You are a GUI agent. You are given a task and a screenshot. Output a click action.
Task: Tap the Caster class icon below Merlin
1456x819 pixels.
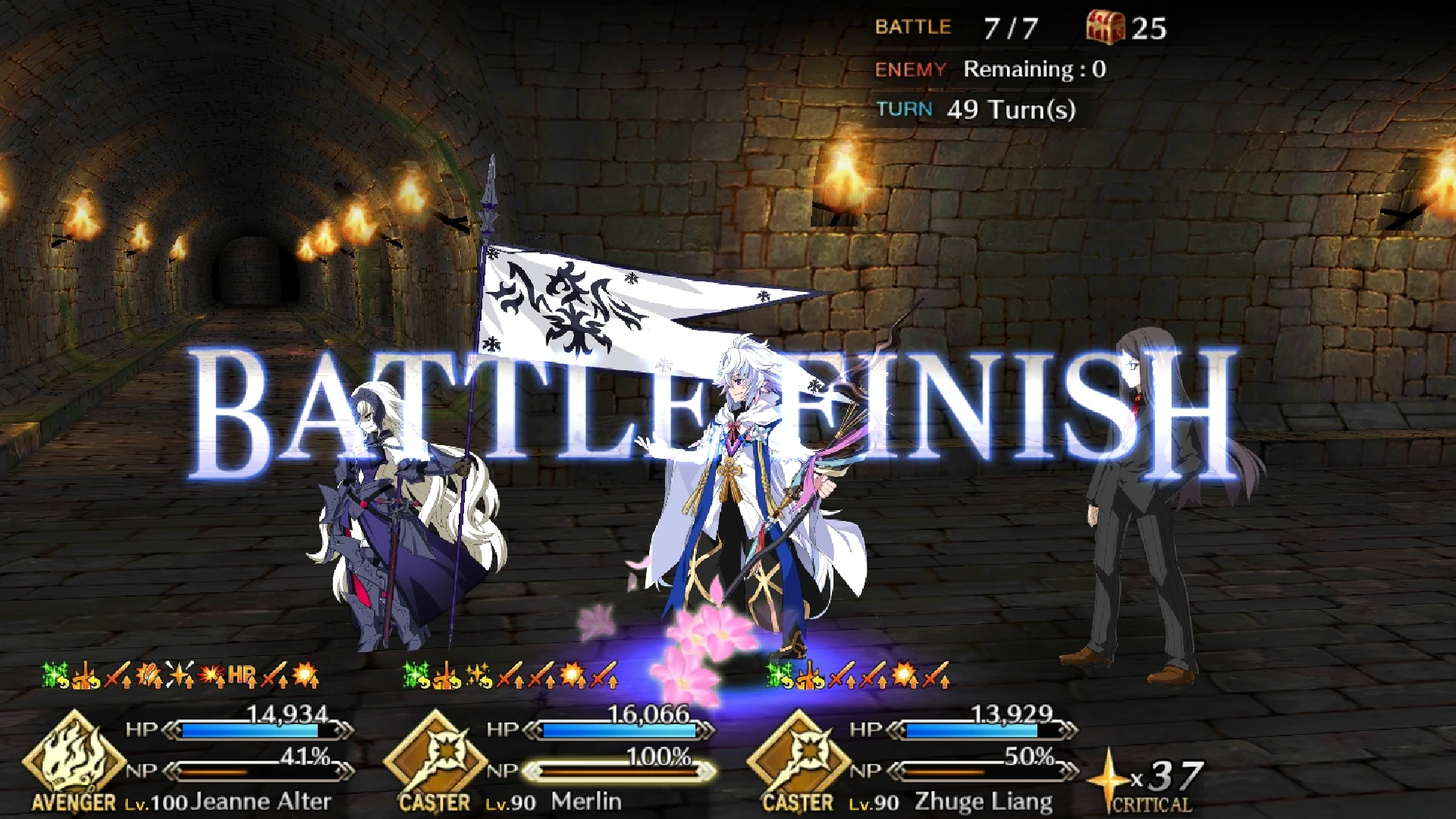(436, 758)
